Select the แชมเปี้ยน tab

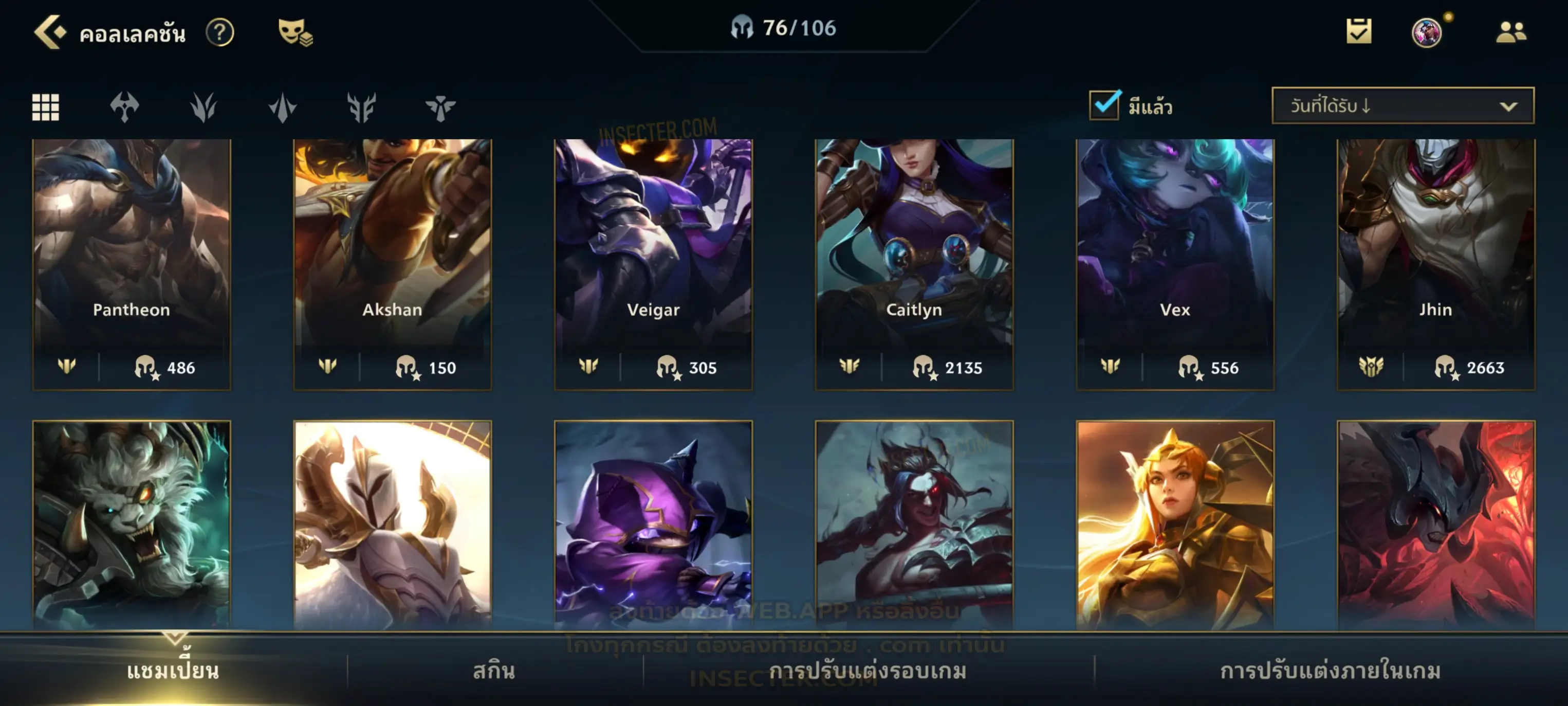pyautogui.click(x=173, y=671)
